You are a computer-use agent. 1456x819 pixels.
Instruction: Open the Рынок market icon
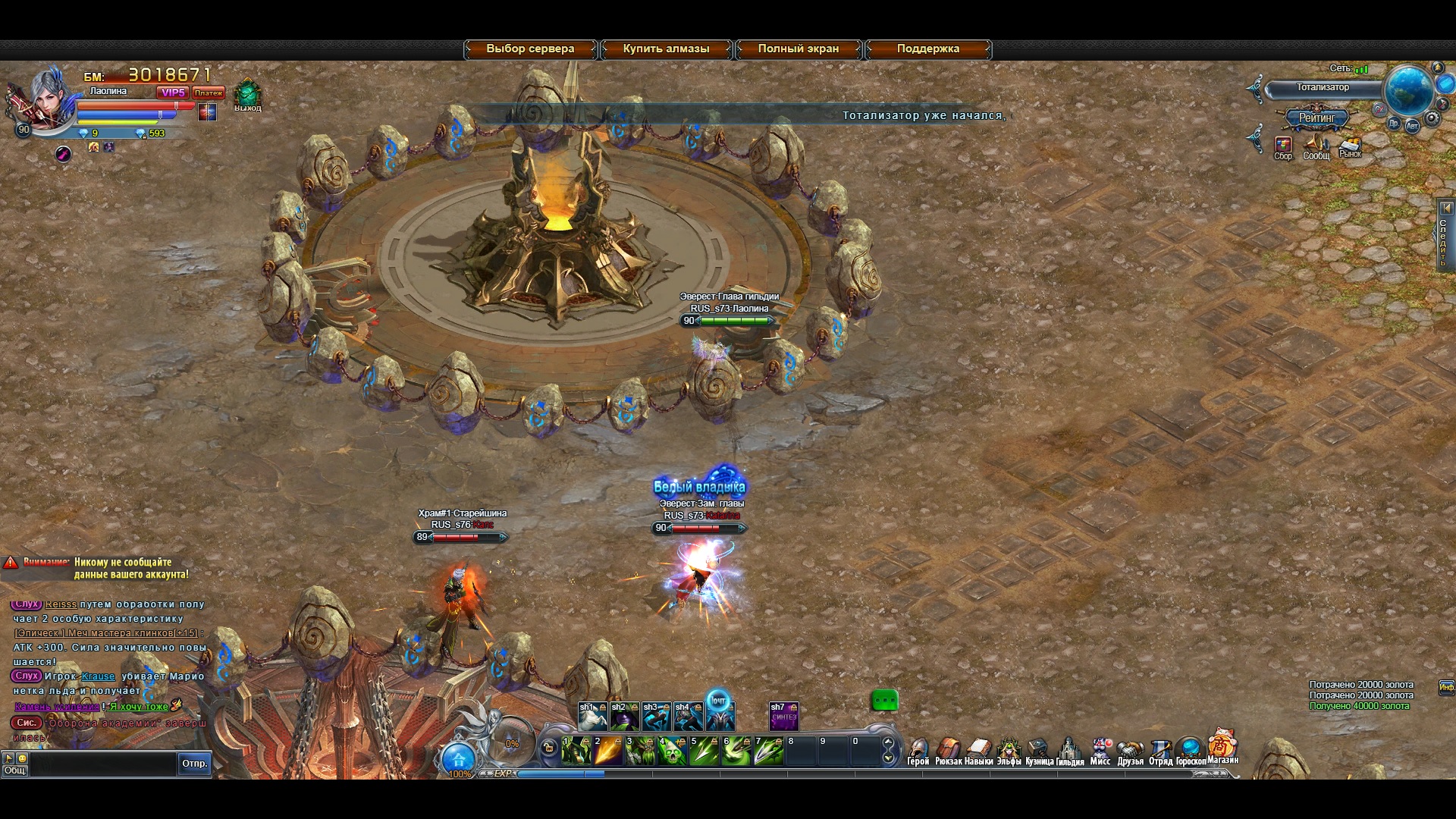pos(1350,146)
